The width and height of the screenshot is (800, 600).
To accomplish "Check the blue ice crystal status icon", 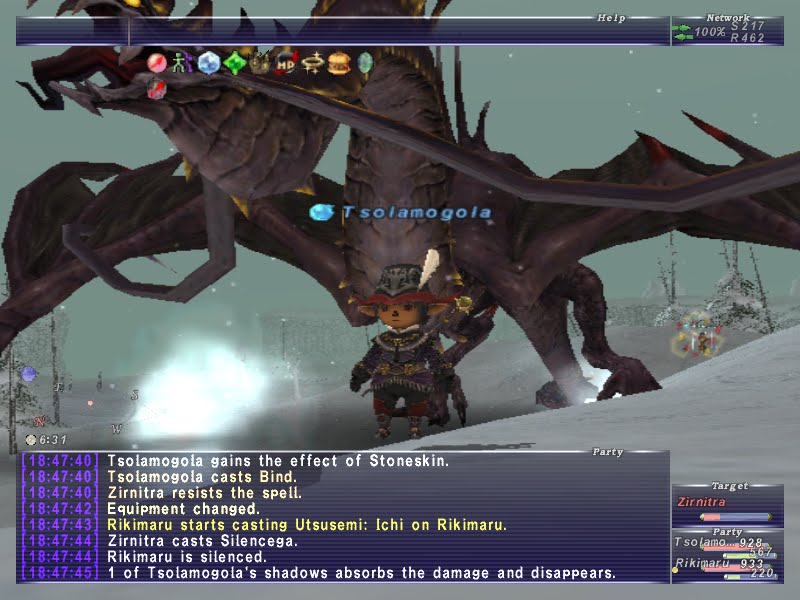I will [208, 64].
